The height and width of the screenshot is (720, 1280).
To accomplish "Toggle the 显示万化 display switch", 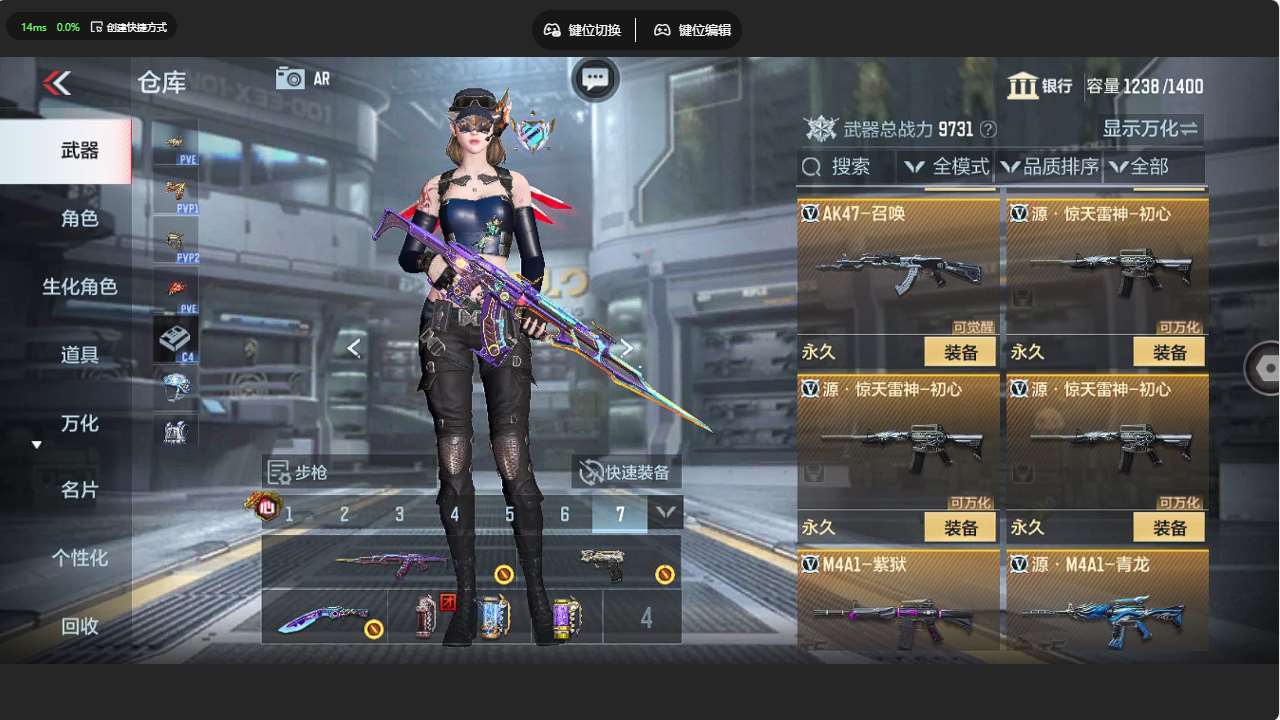I will (x=1150, y=128).
